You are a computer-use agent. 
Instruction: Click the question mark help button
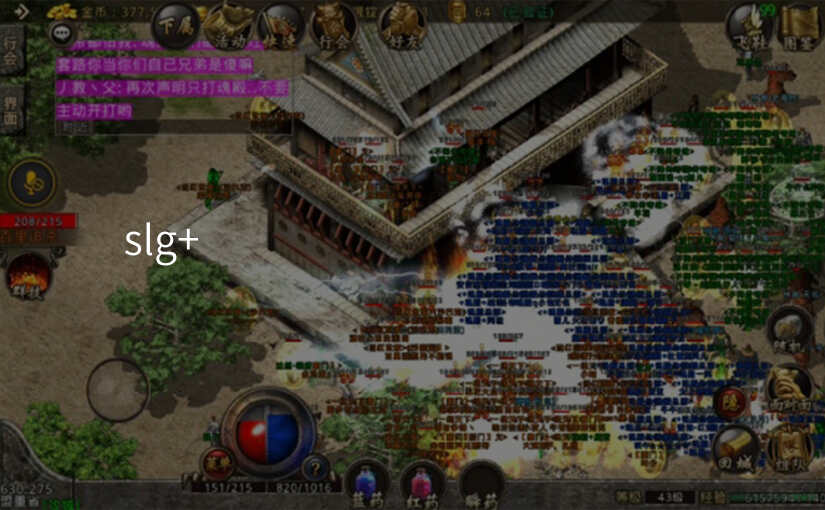pos(316,466)
